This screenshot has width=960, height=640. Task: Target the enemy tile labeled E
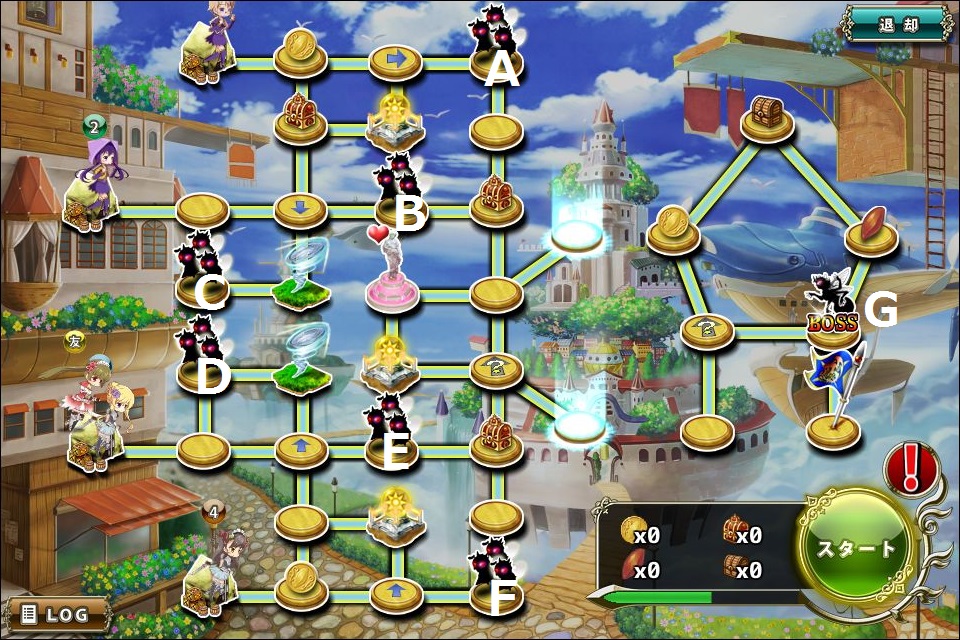point(391,430)
